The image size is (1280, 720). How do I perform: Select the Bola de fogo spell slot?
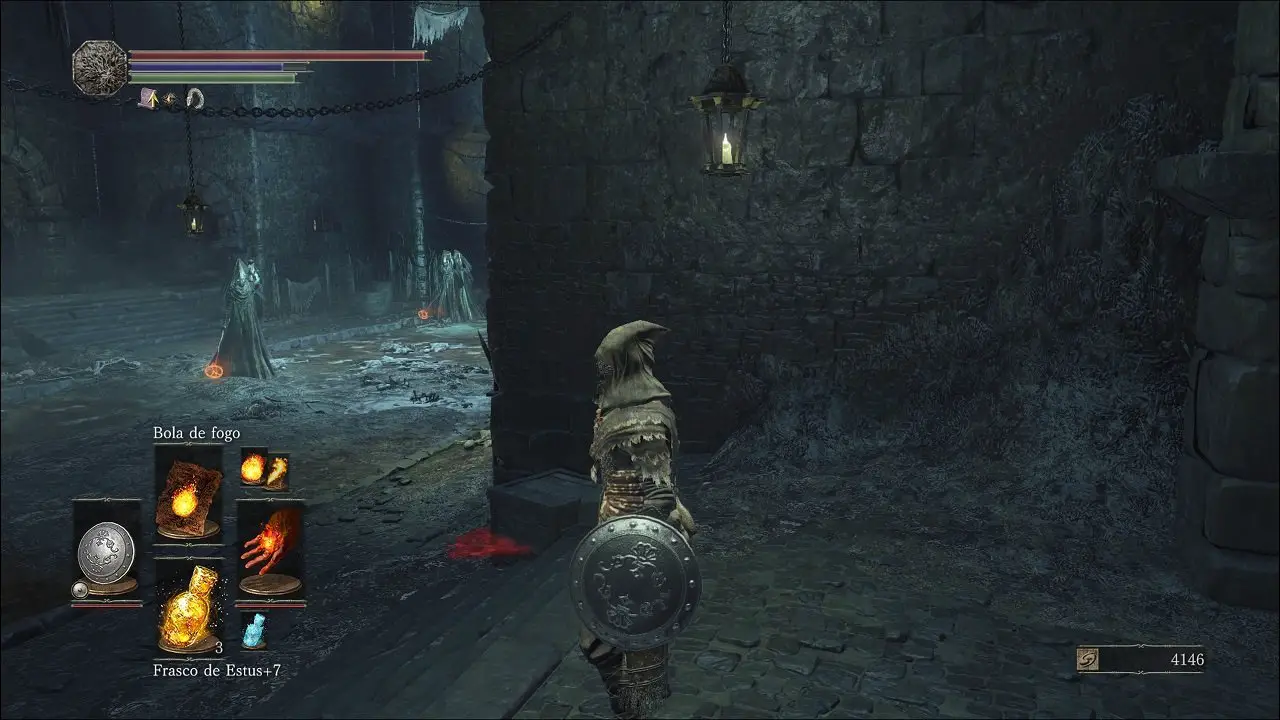[188, 495]
